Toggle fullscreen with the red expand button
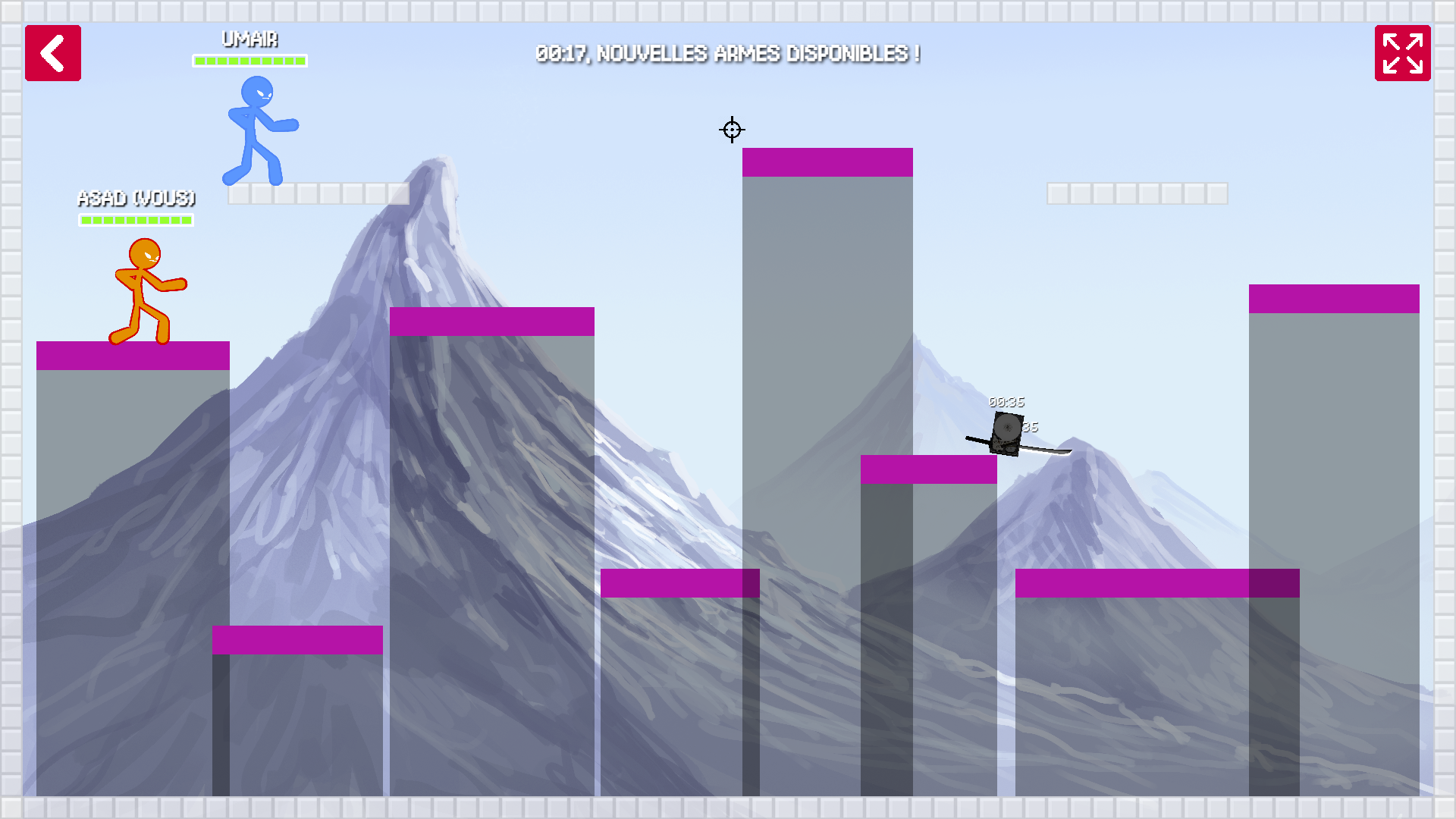 tap(1402, 53)
